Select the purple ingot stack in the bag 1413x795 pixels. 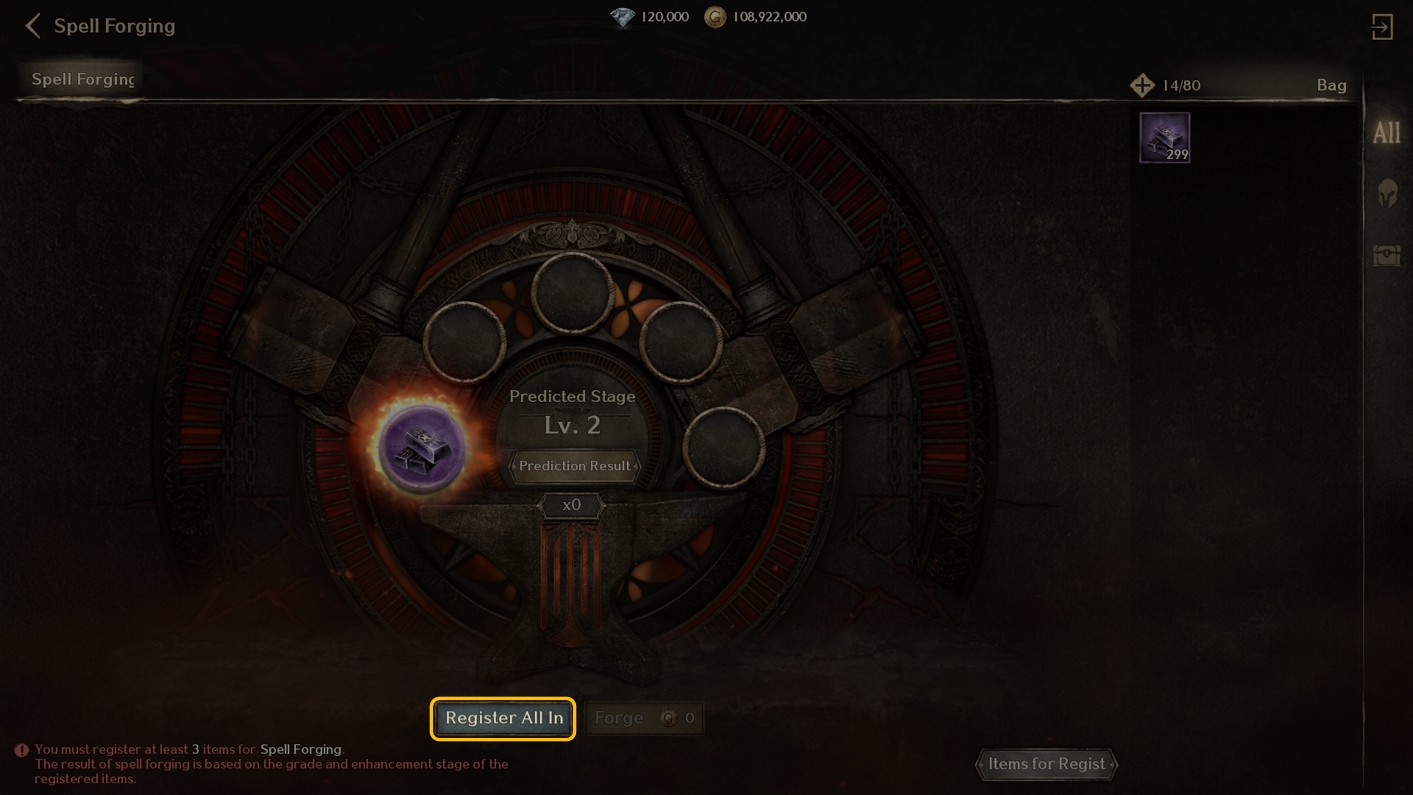pos(1165,137)
